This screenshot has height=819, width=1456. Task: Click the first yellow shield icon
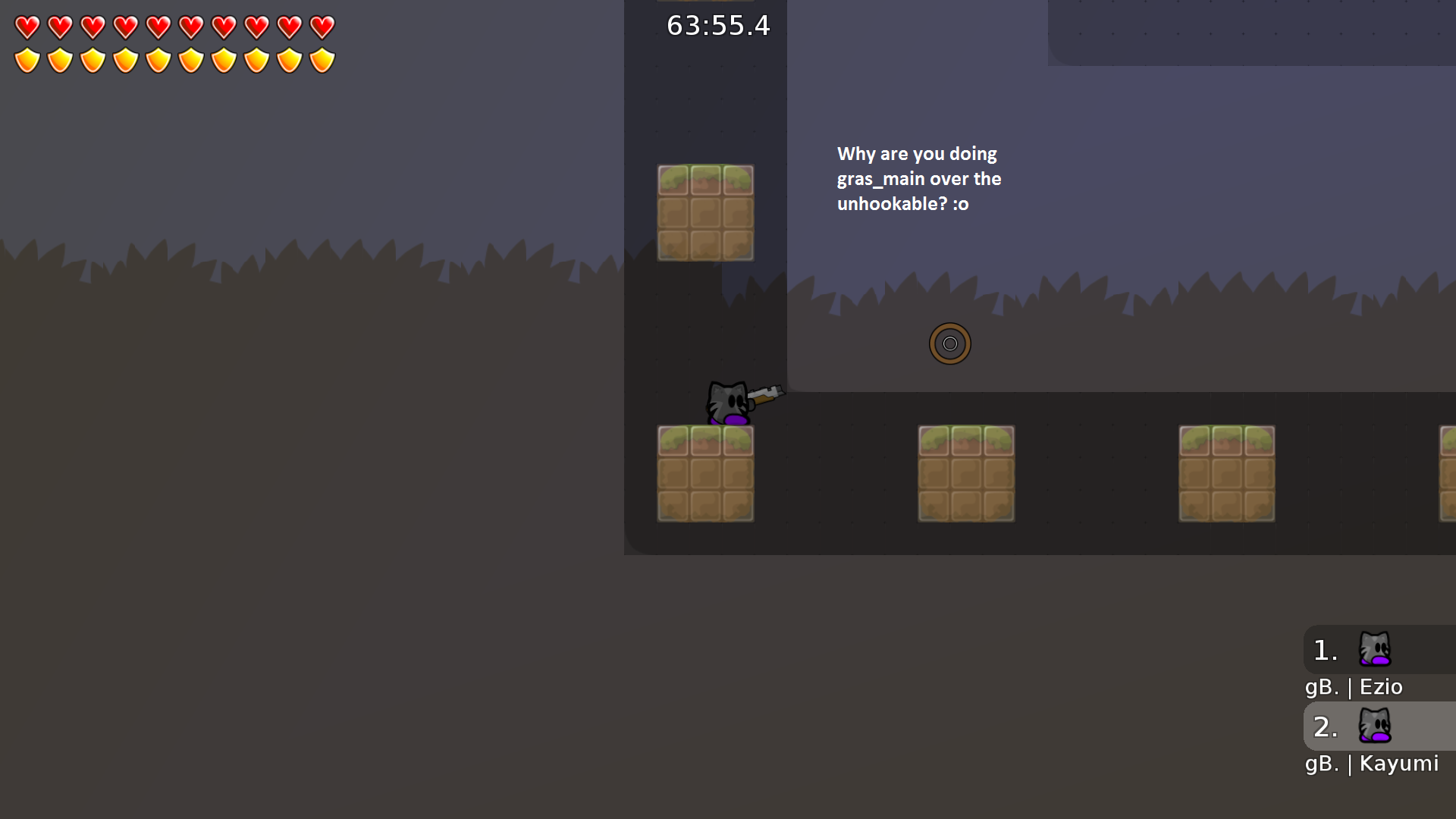pyautogui.click(x=27, y=58)
